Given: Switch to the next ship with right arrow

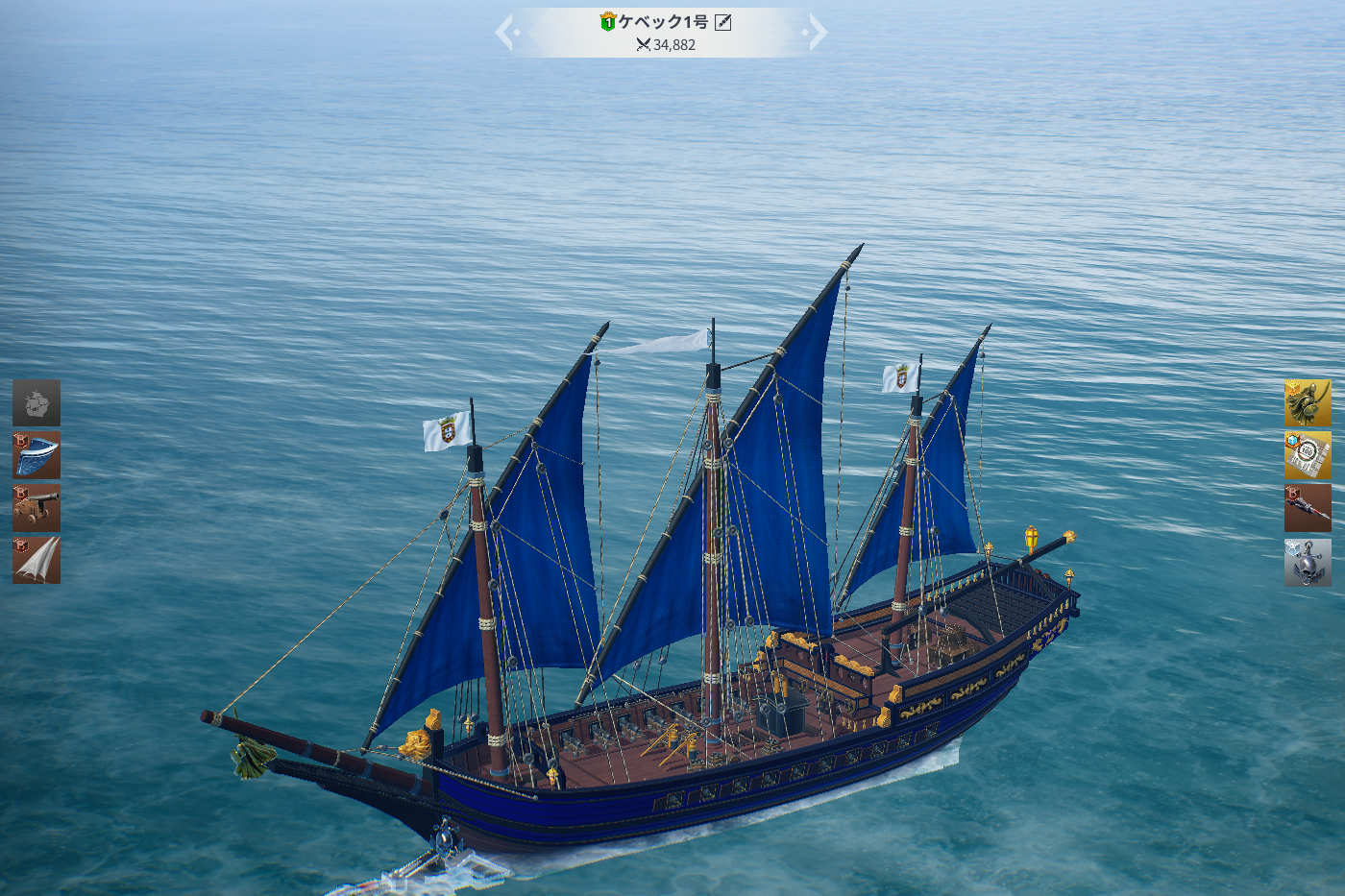Looking at the screenshot, I should [x=816, y=33].
